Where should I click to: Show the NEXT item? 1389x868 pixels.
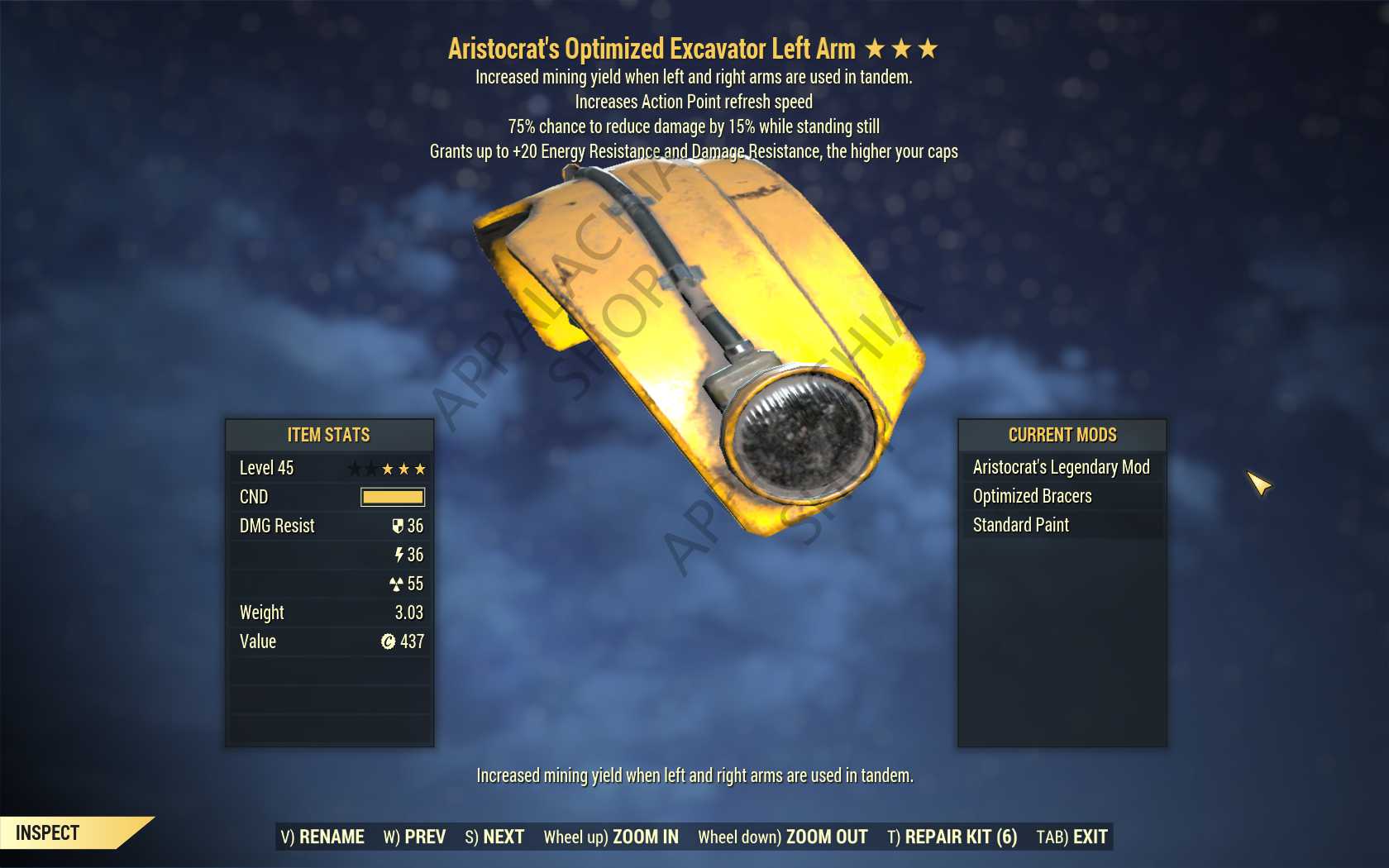(494, 837)
